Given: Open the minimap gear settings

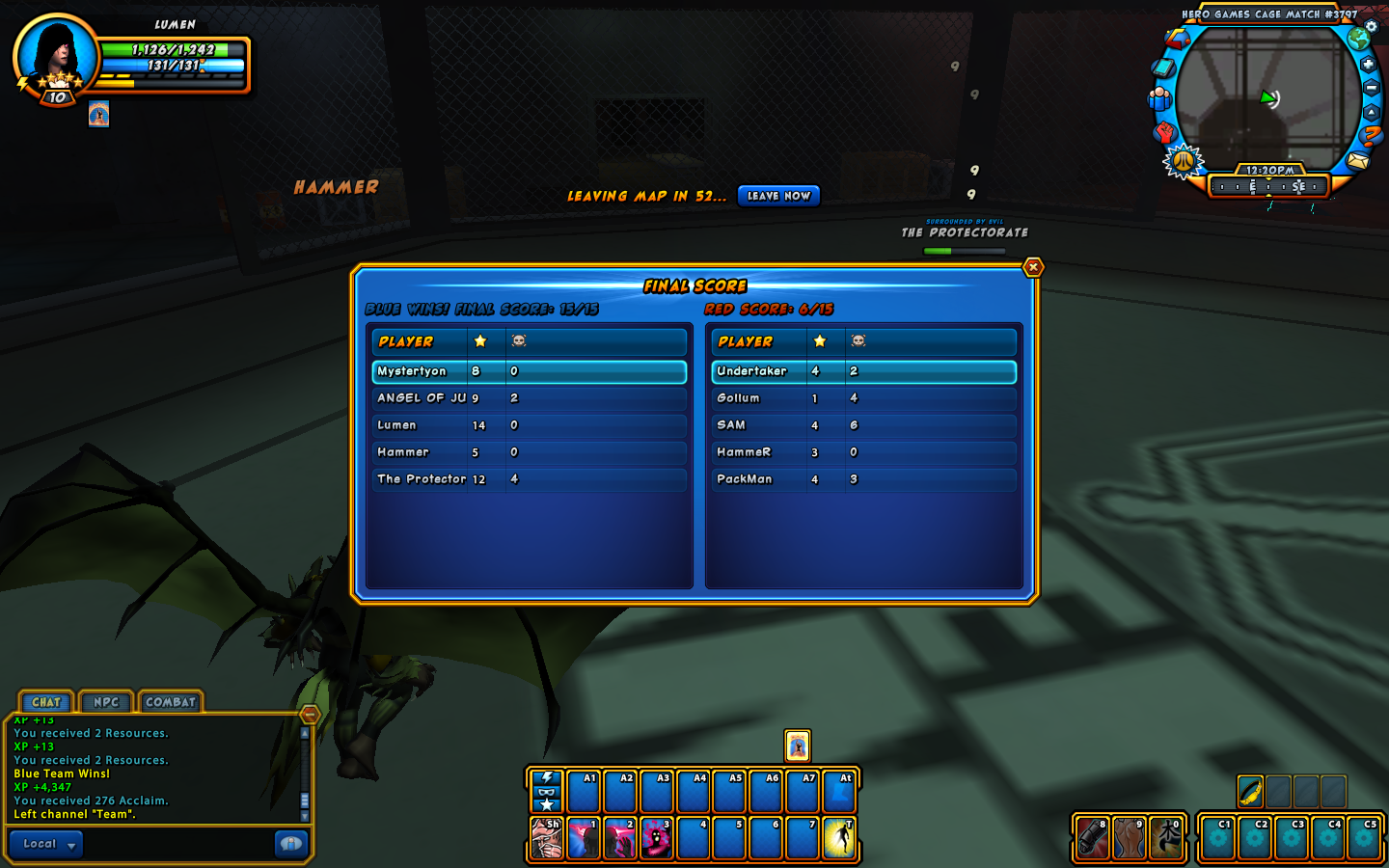Looking at the screenshot, I should pyautogui.click(x=1372, y=27).
